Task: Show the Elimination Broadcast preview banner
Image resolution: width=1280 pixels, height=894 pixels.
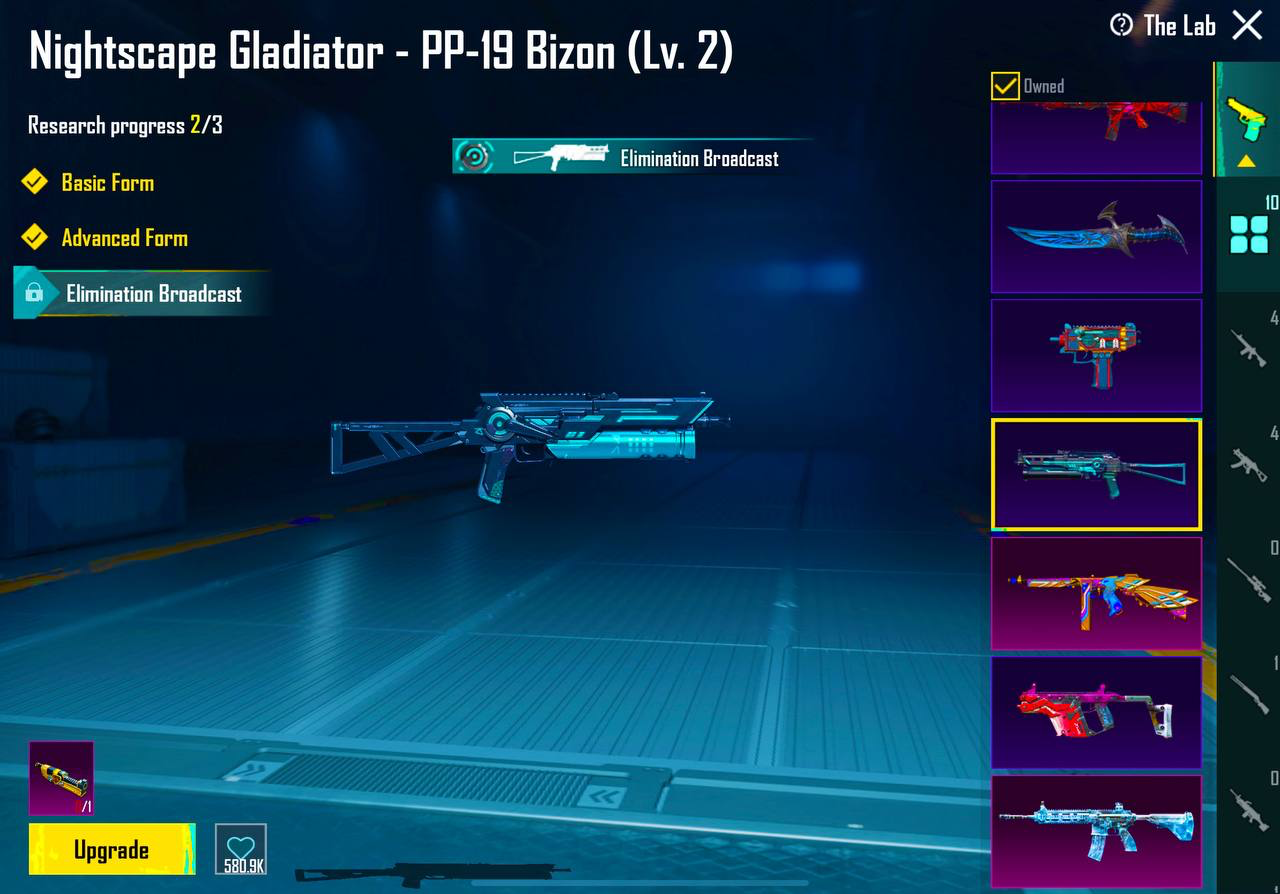Action: (x=632, y=157)
